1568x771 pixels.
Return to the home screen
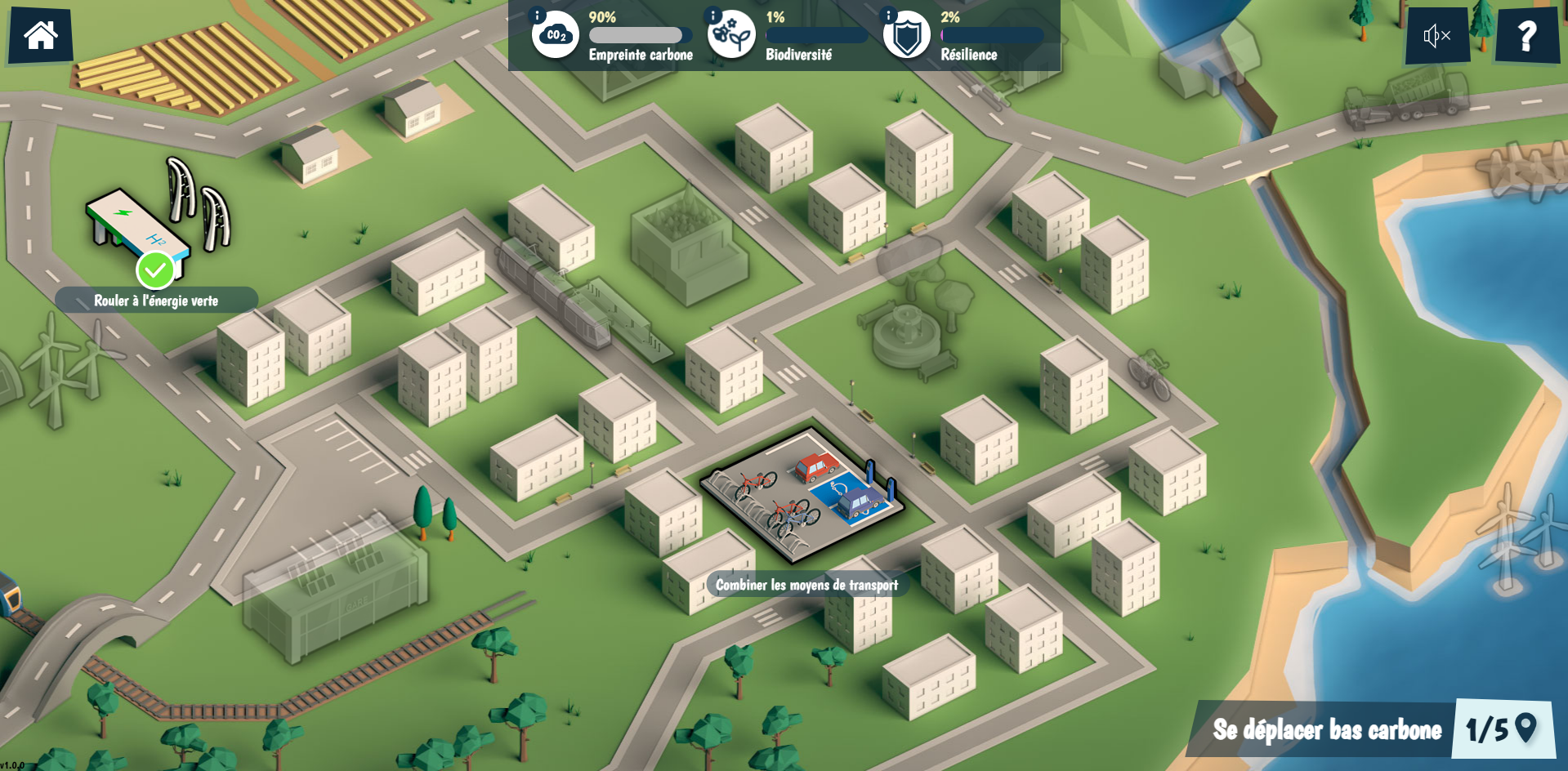(x=40, y=36)
